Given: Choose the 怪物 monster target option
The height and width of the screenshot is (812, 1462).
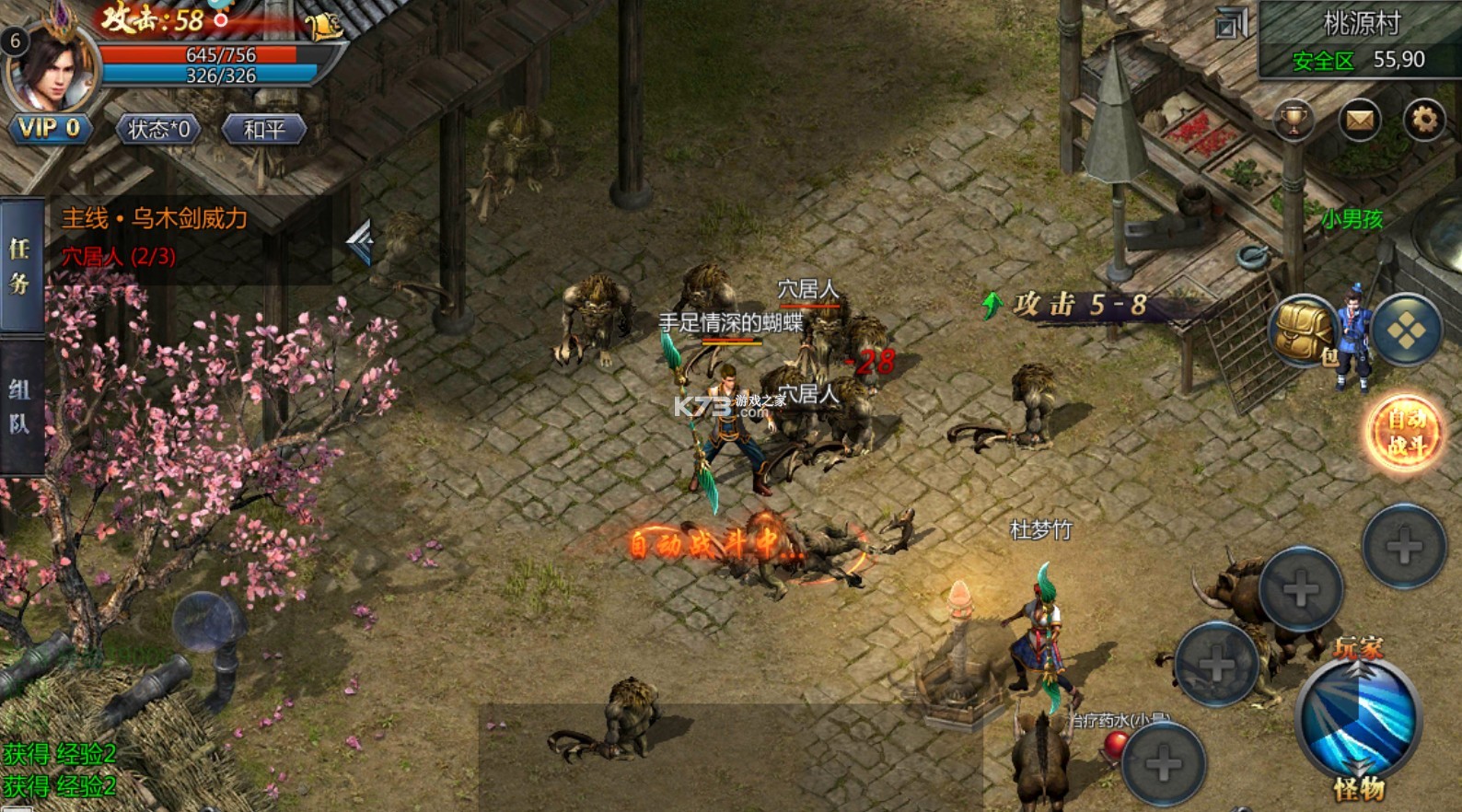Looking at the screenshot, I should point(1359,789).
